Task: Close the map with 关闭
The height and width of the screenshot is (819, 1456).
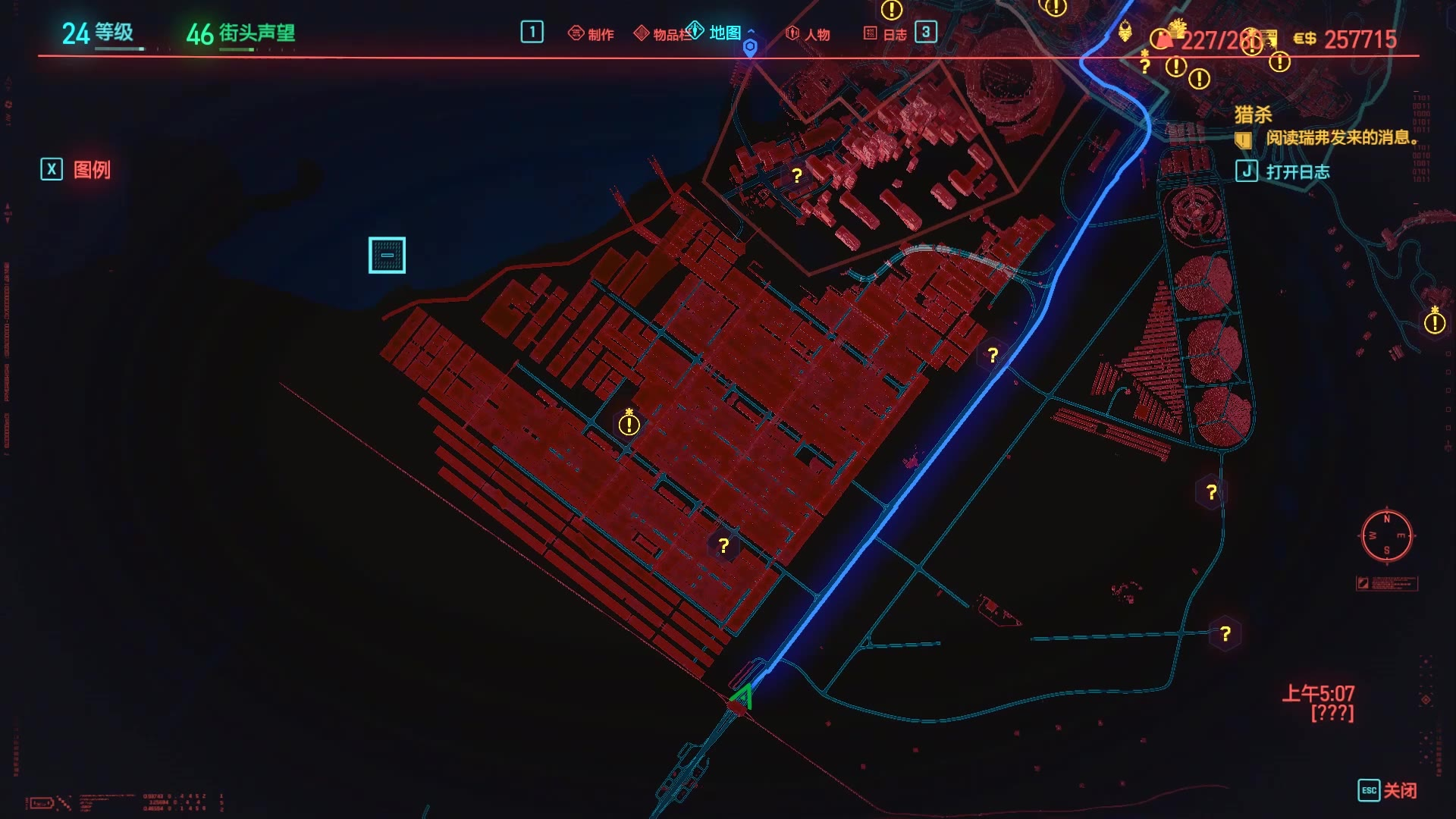Action: [x=1387, y=790]
